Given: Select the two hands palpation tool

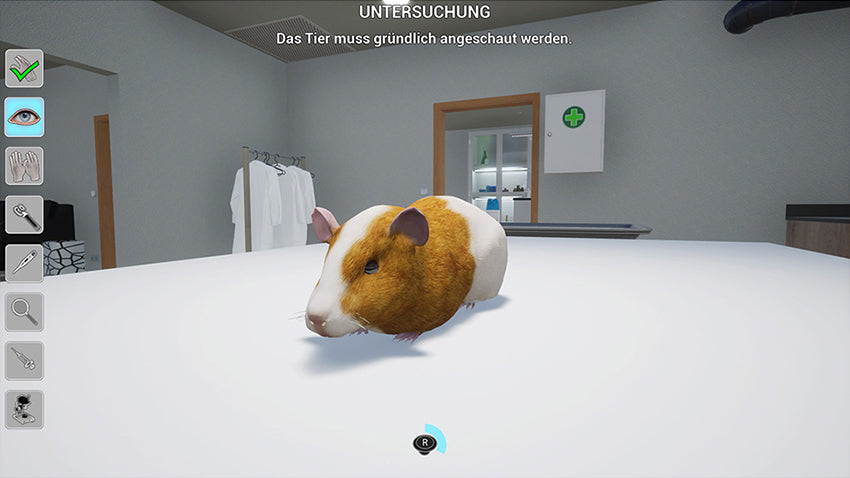Looking at the screenshot, I should [x=24, y=166].
